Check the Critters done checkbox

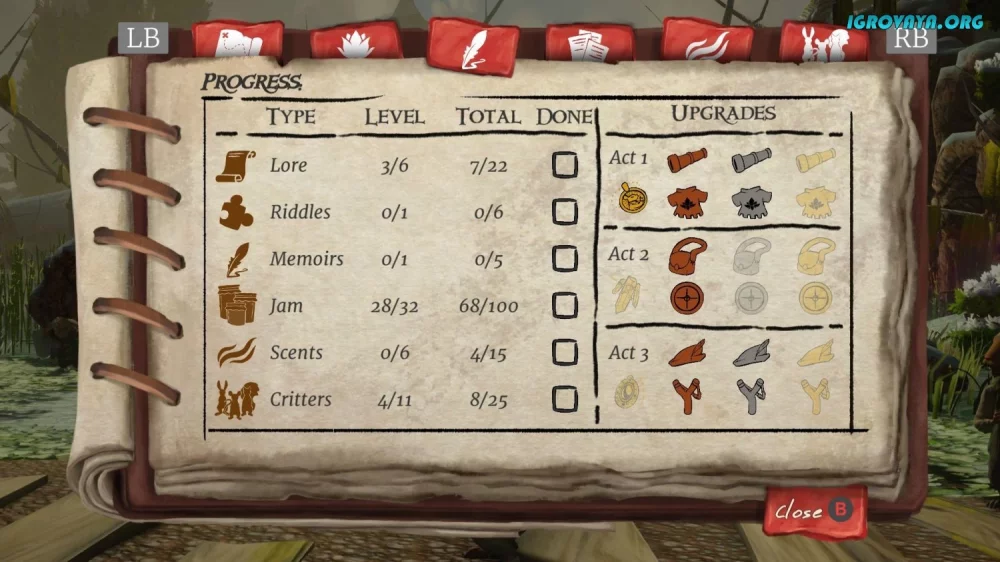(x=565, y=400)
